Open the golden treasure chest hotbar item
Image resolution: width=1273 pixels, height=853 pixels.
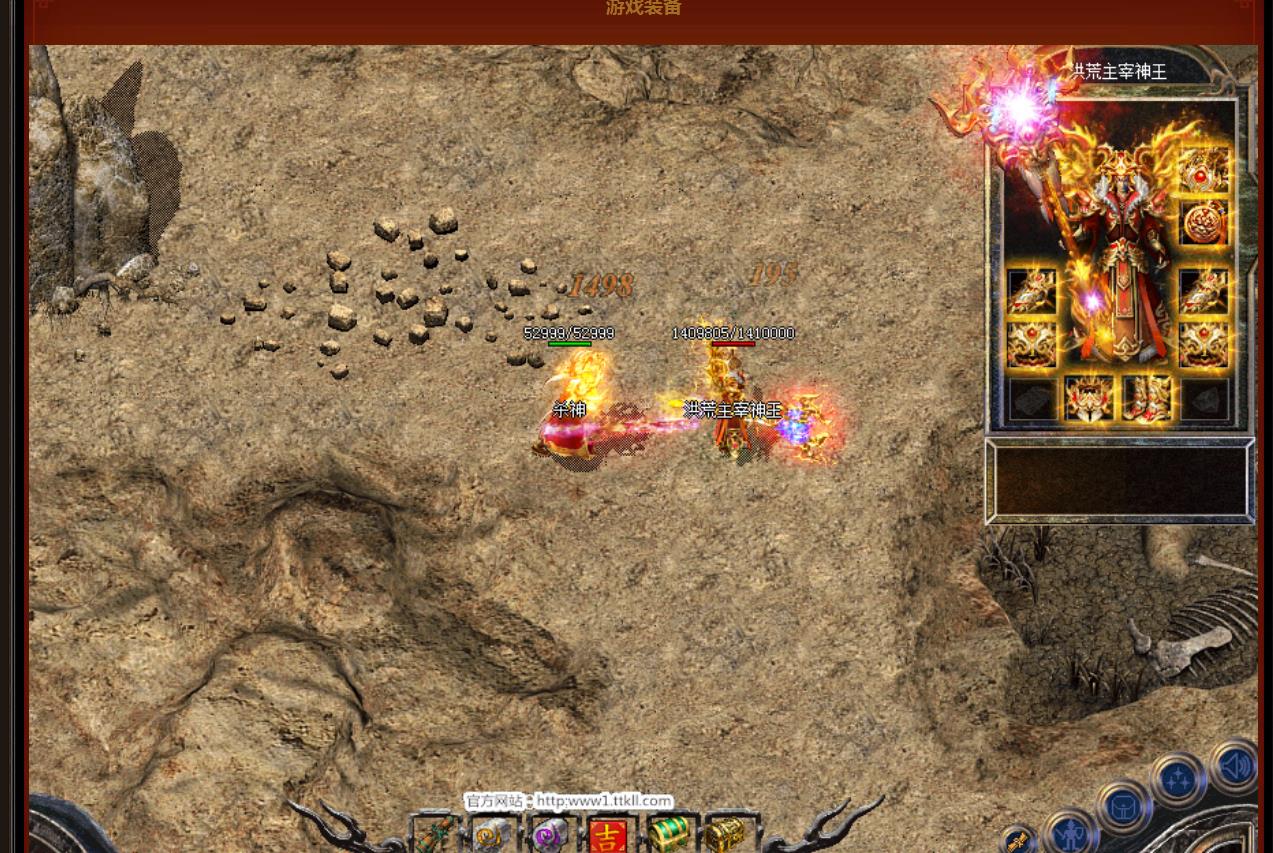pos(725,834)
